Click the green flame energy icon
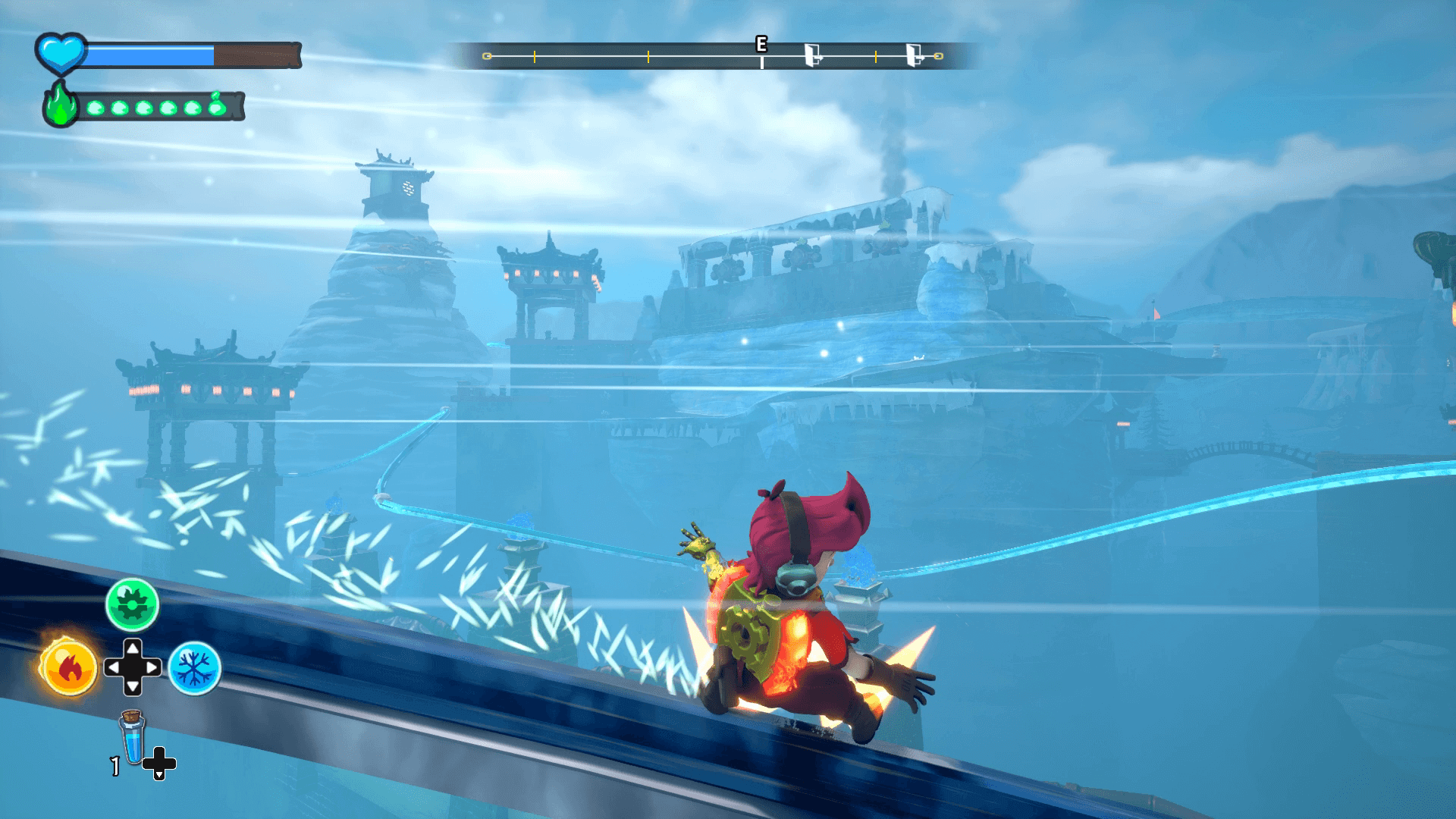Viewport: 1456px width, 819px height. tap(60, 104)
